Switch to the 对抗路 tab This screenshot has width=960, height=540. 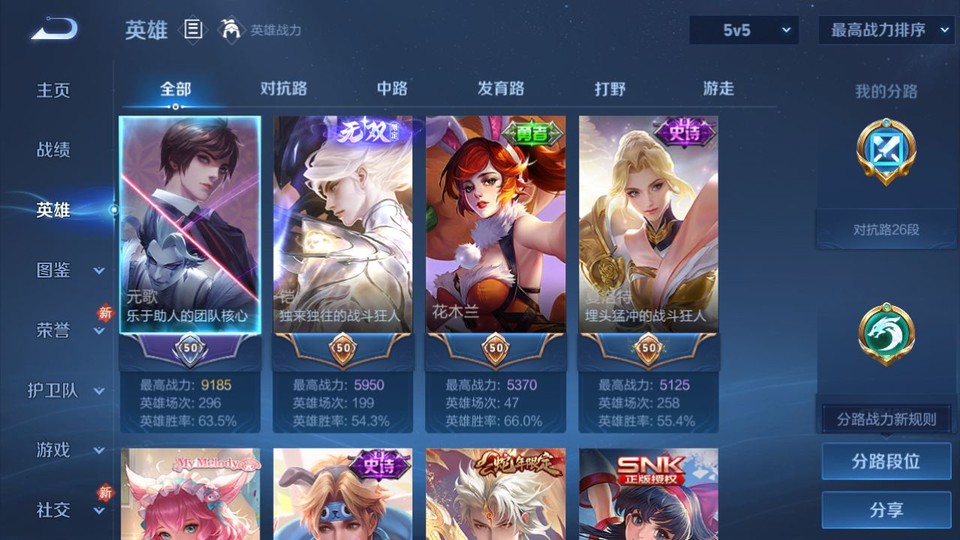pyautogui.click(x=283, y=89)
